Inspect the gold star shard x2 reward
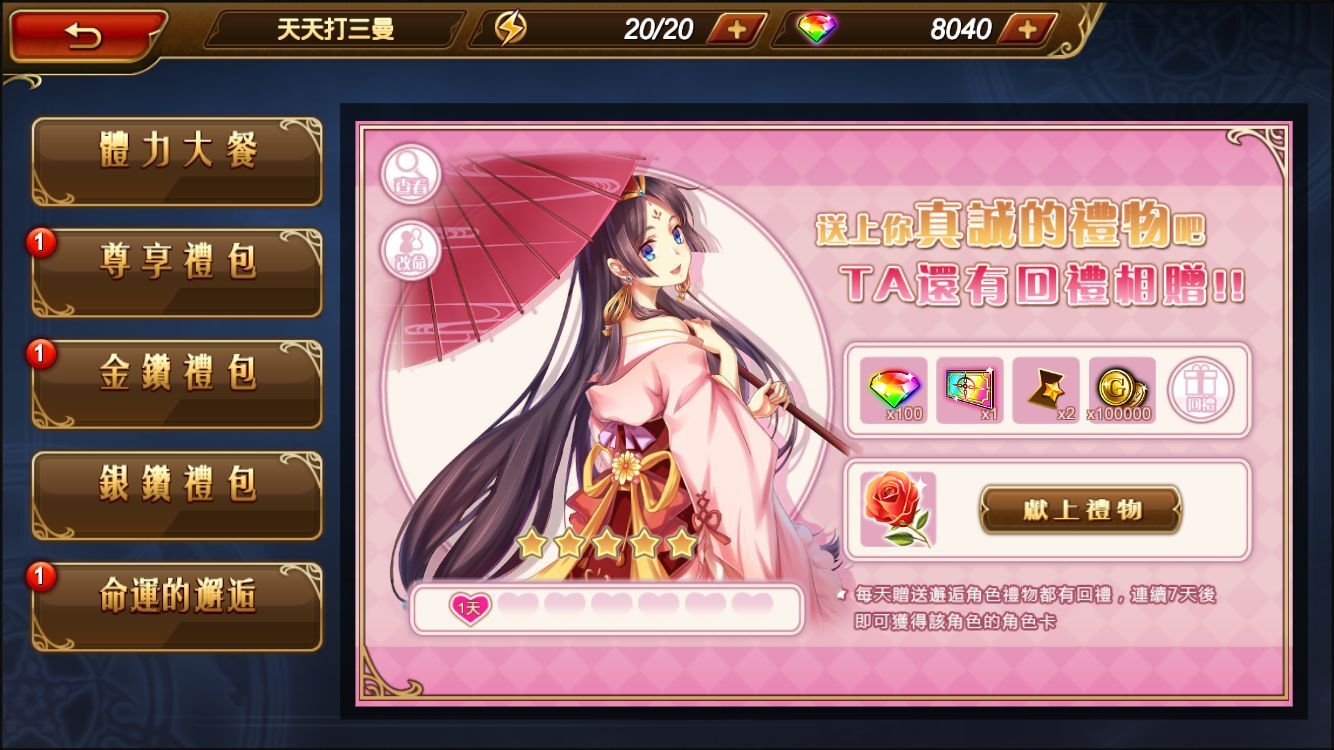1334x750 pixels. tap(1046, 390)
